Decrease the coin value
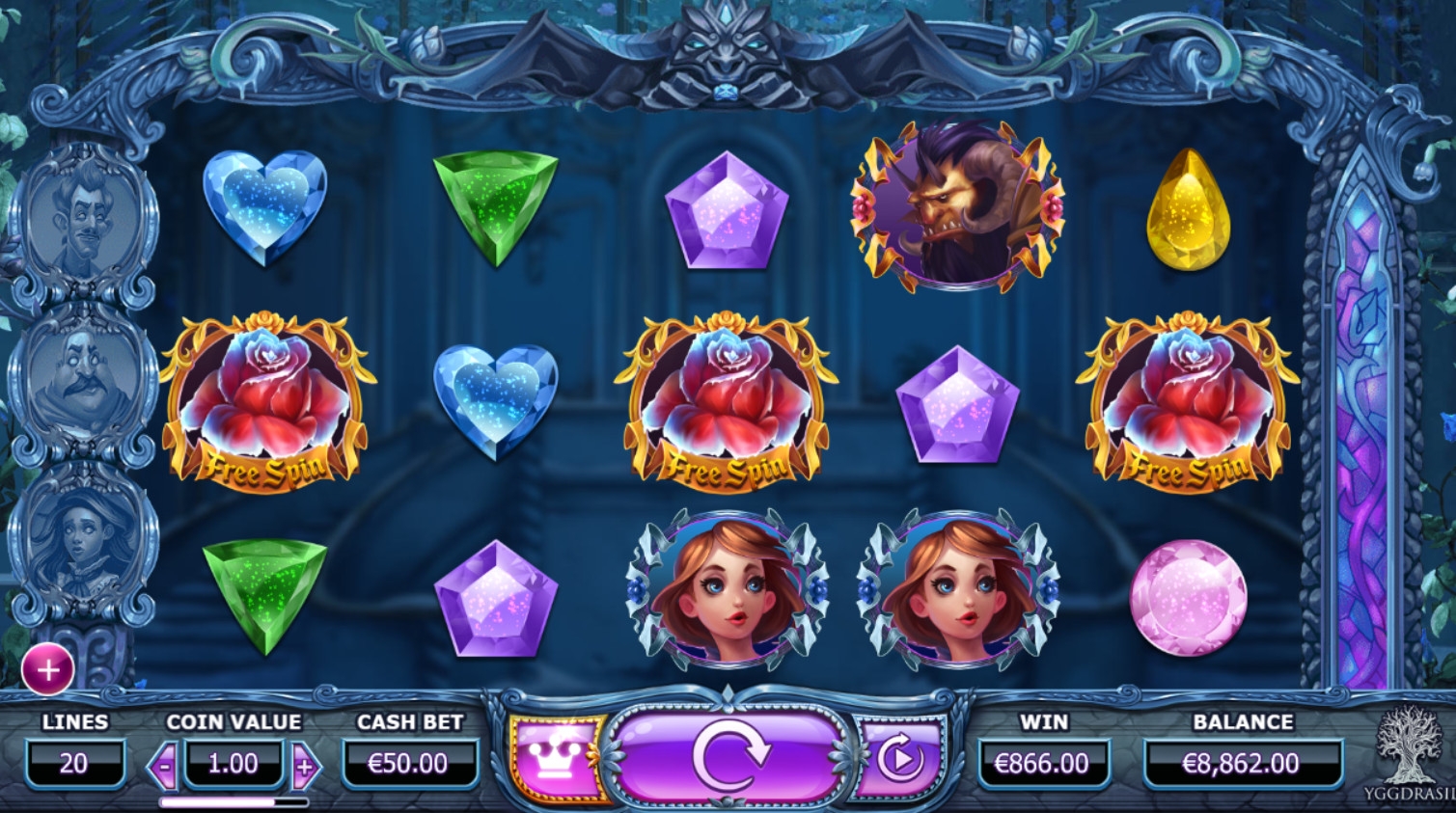The width and height of the screenshot is (1456, 813). (x=164, y=767)
